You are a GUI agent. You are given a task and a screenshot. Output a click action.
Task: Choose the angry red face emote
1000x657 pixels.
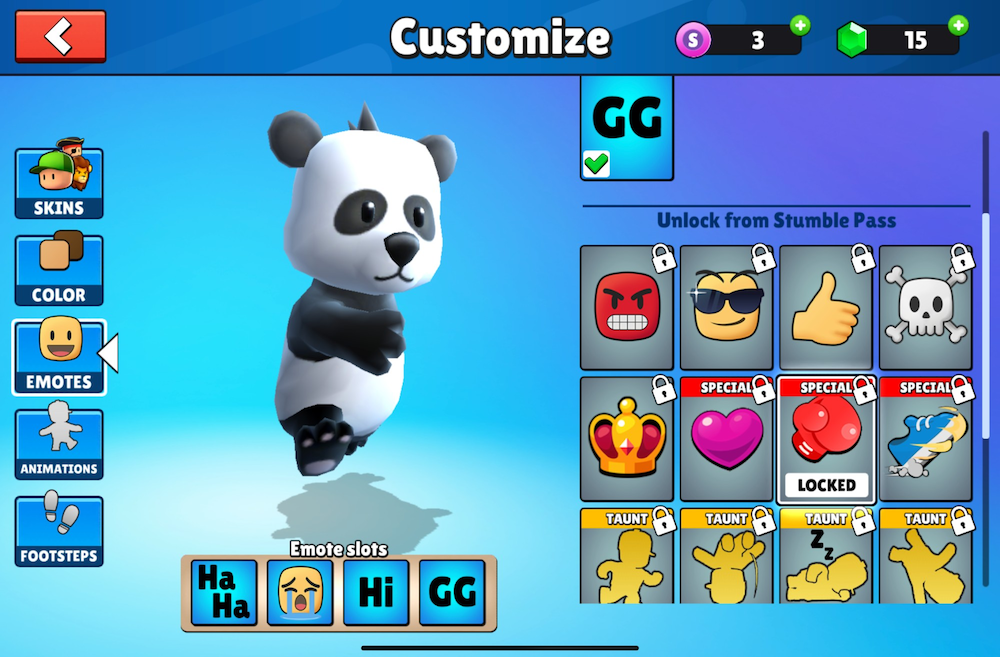point(626,308)
